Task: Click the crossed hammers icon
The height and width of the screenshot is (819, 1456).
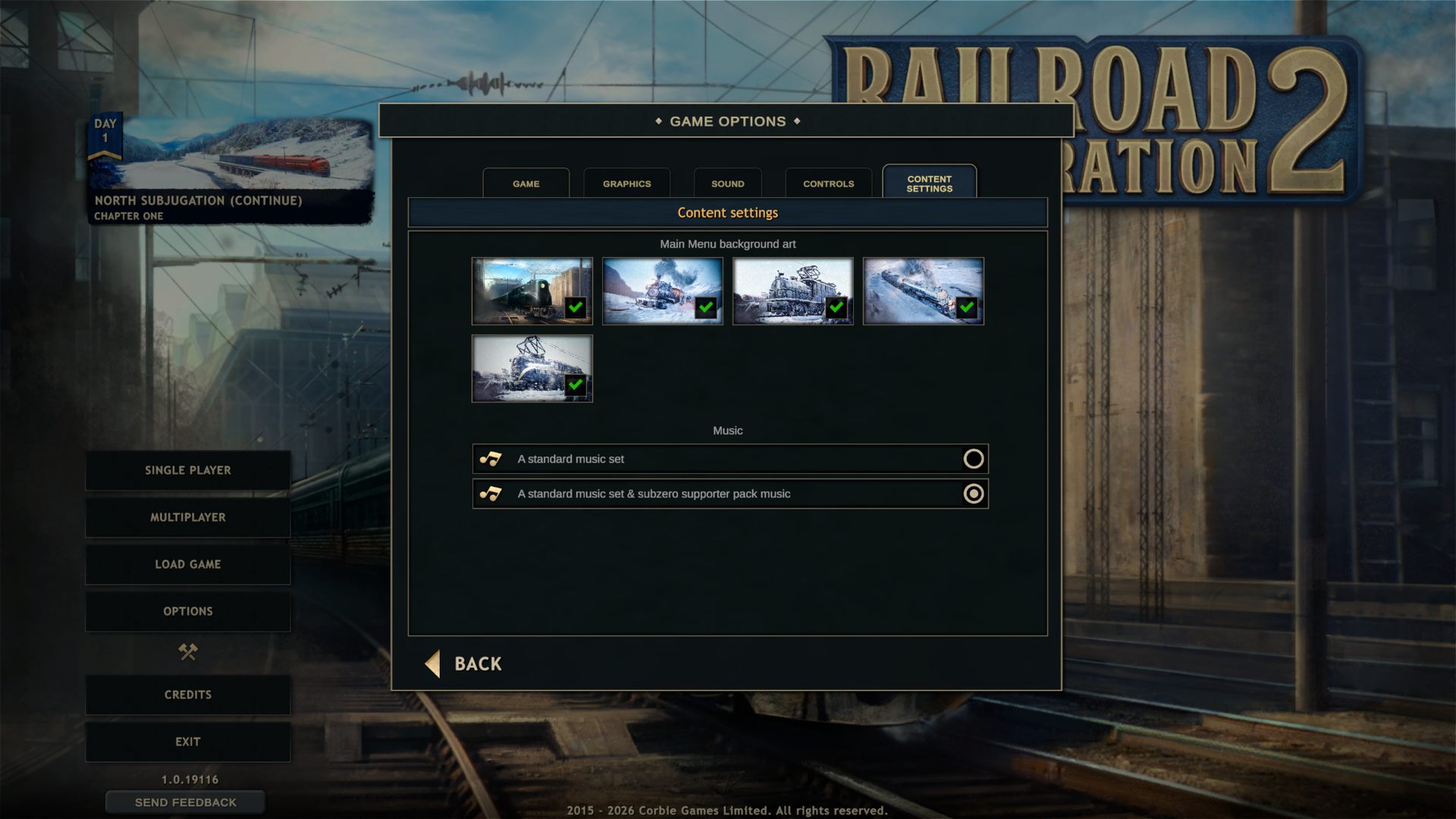Action: tap(188, 652)
